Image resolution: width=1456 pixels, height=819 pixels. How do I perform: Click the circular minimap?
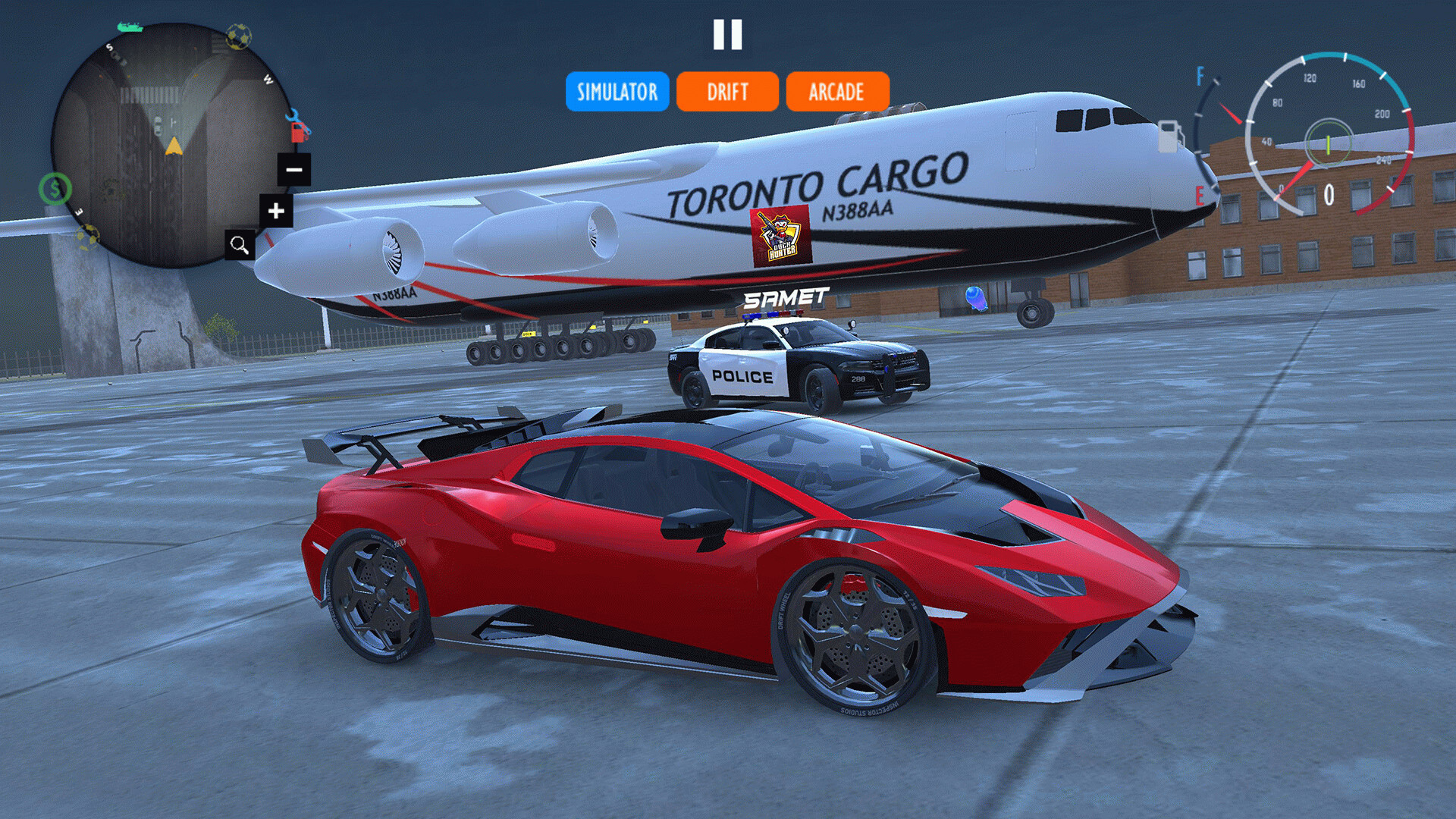pos(171,146)
